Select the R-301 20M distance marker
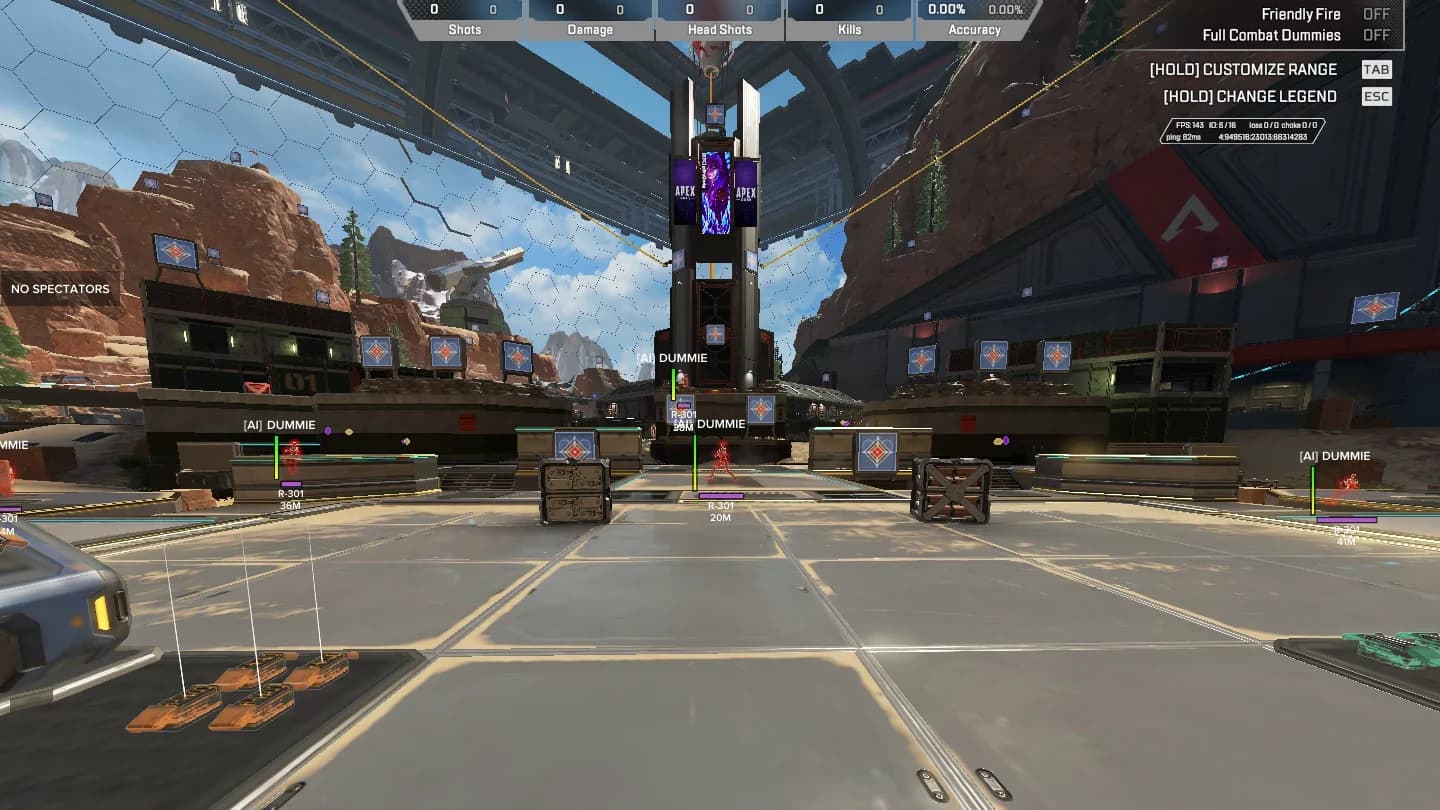Screen dimensions: 1440x810 (722, 511)
